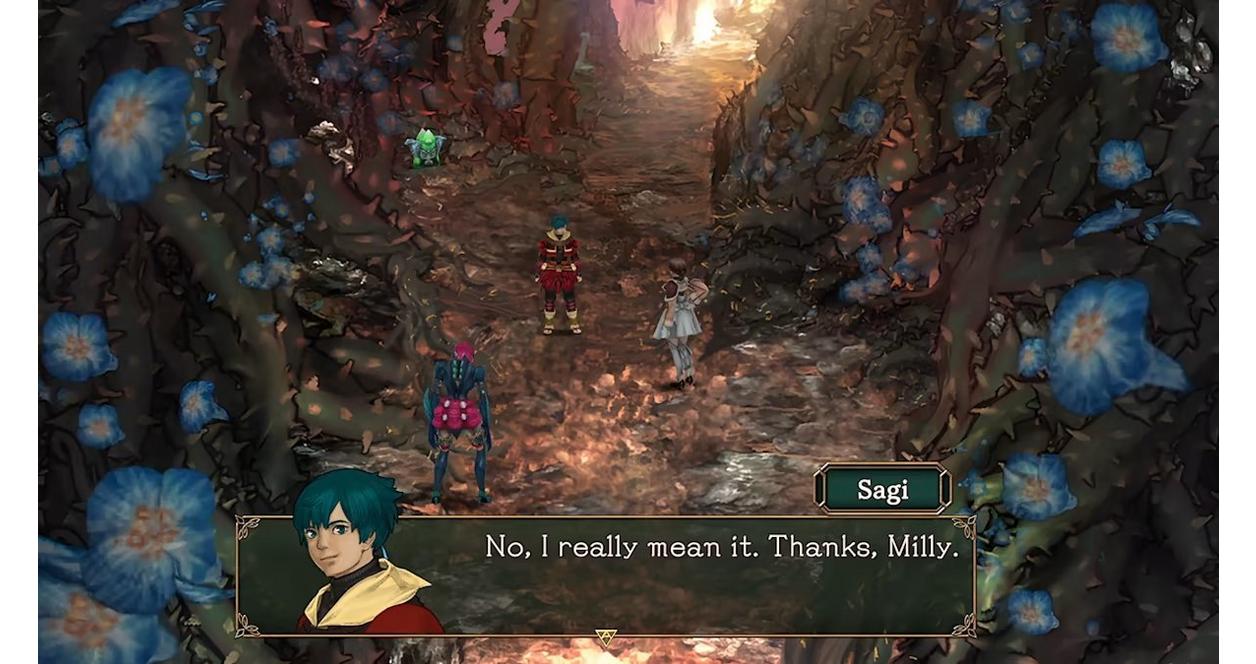1256x664 pixels.
Task: Click the dialogue continue arrow
Action: click(x=606, y=637)
